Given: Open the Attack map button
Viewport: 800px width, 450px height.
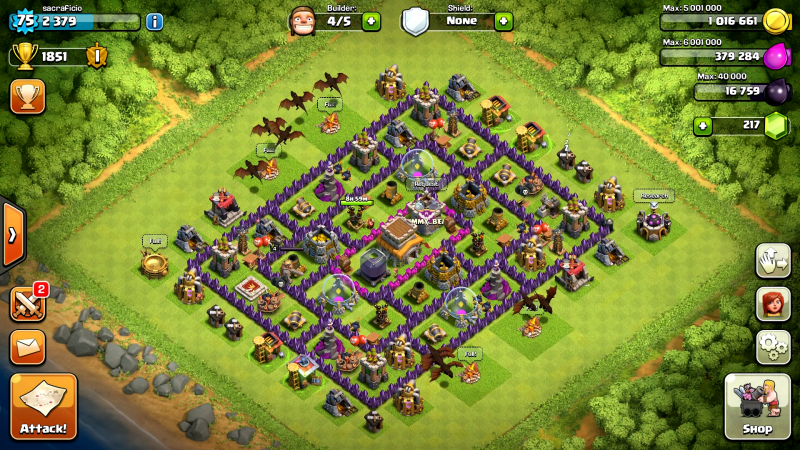Looking at the screenshot, I should coord(44,407).
